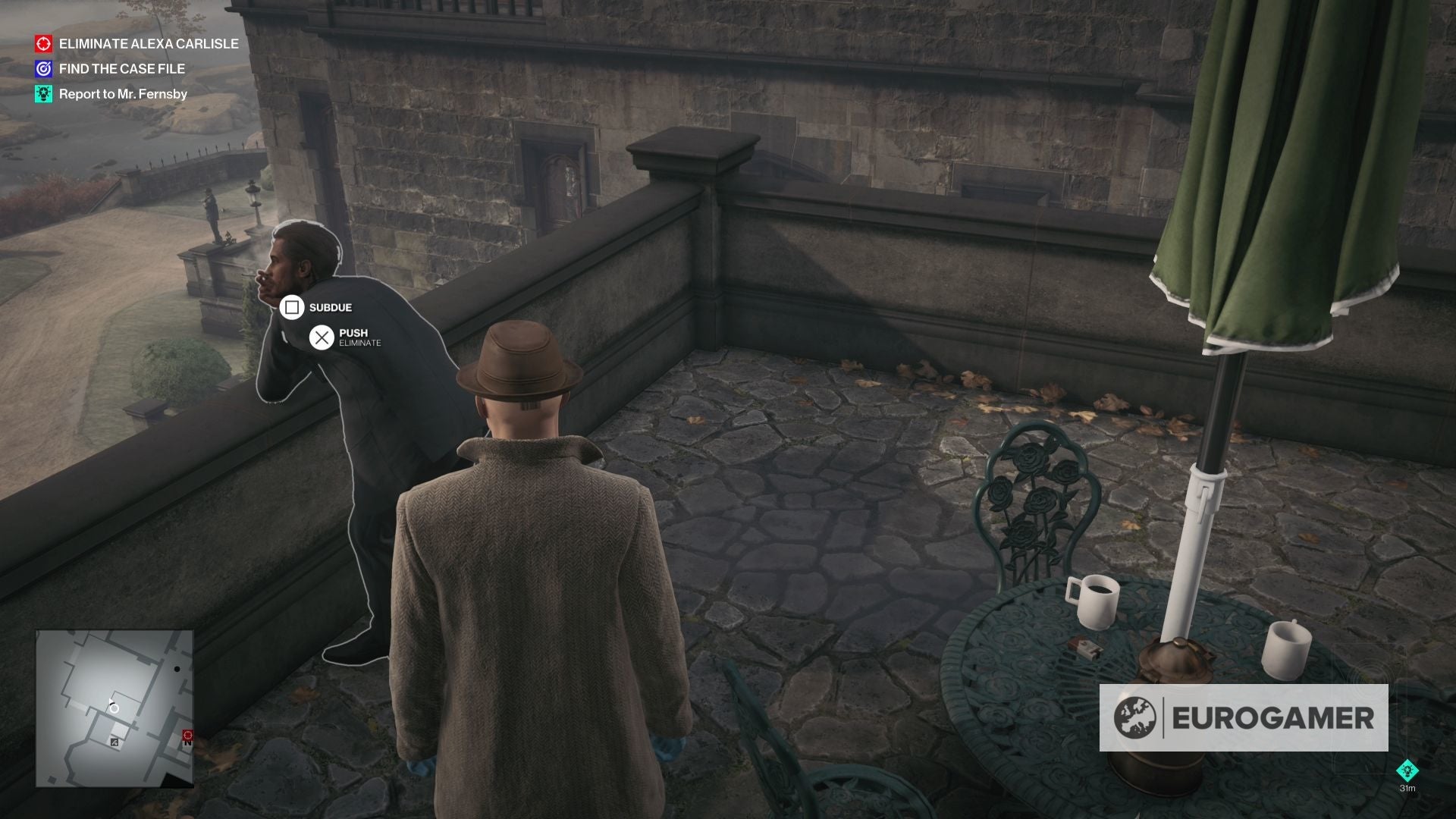
Task: Select the teal diamond waypoint above the 31m label
Action: pos(1408,770)
